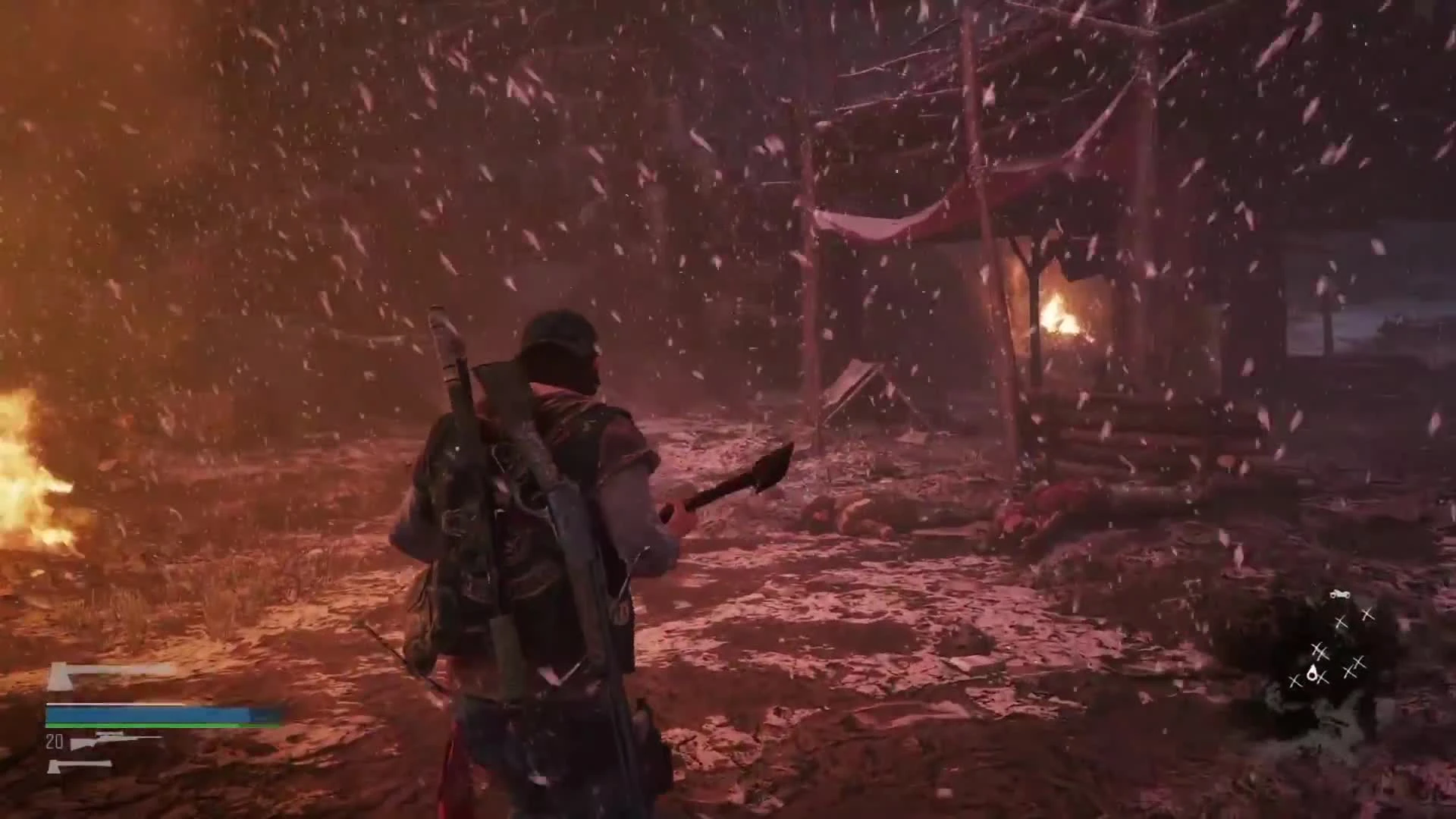The image size is (1456, 819).
Task: Click the motorcycle icon above the minimap
Action: click(1340, 593)
